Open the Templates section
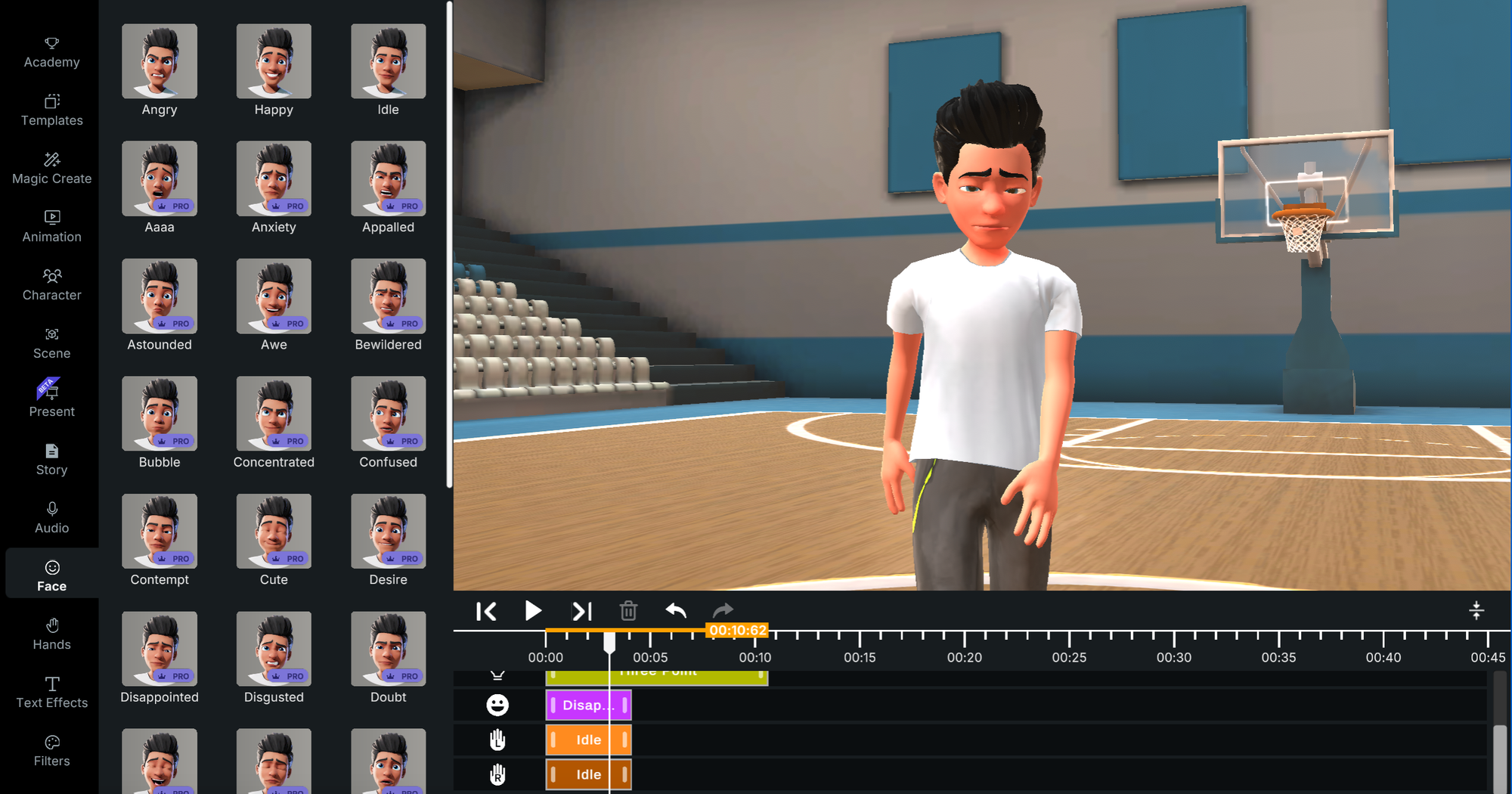This screenshot has width=1512, height=794. point(51,110)
